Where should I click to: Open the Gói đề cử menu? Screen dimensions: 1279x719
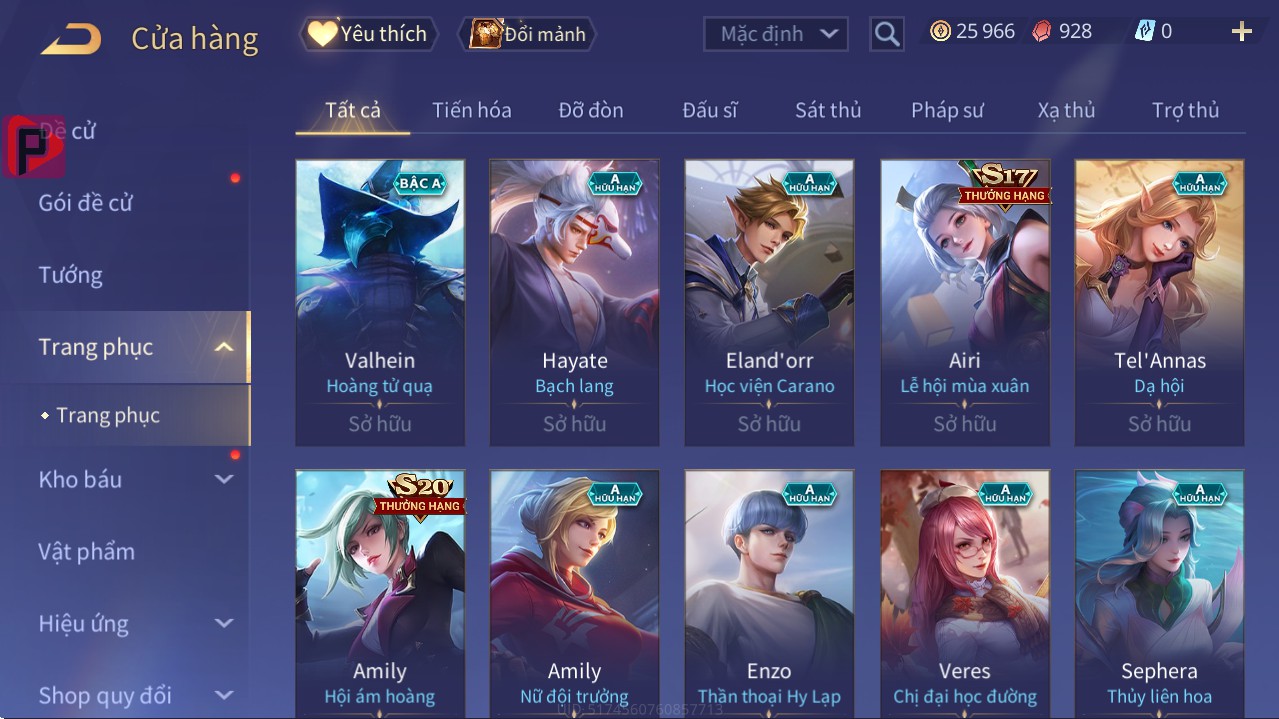pos(86,203)
